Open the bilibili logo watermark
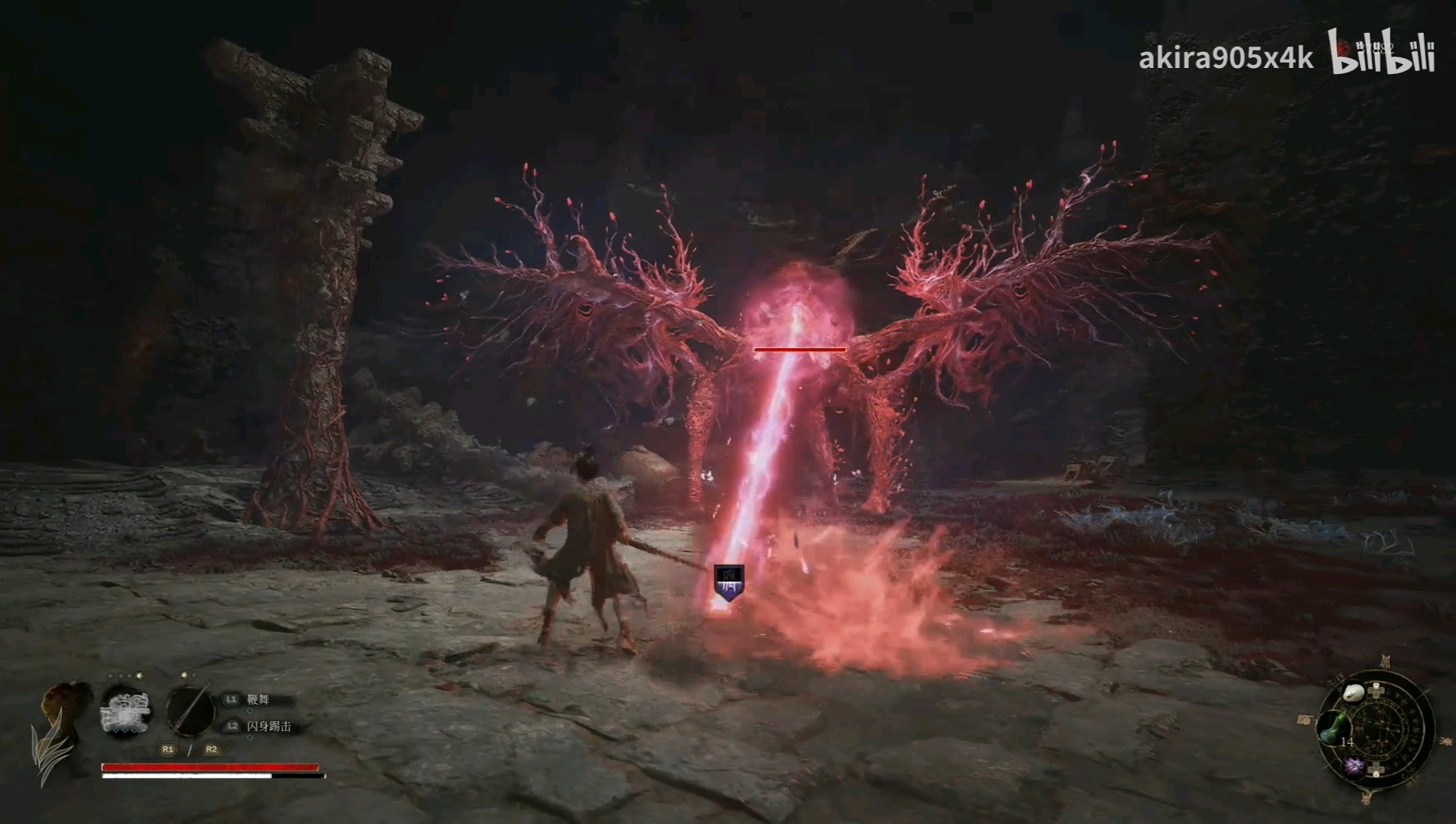 [x=1383, y=52]
